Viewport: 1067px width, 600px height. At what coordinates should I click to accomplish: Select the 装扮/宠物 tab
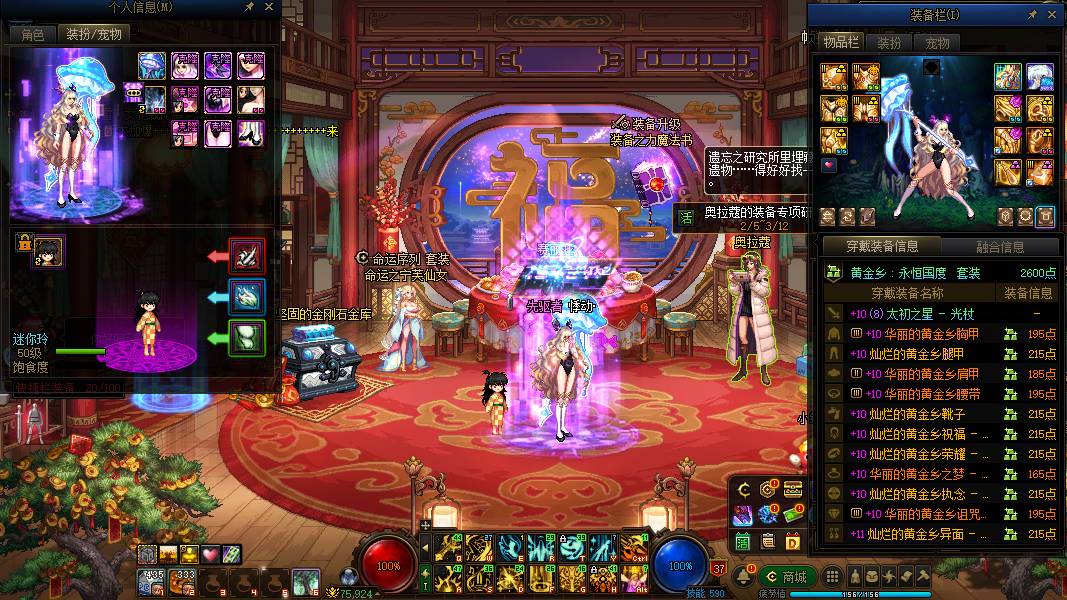(x=93, y=34)
